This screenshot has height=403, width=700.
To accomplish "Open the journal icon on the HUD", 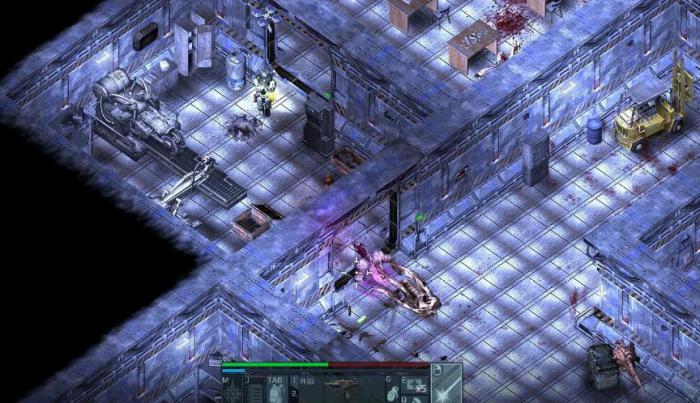I will [252, 390].
